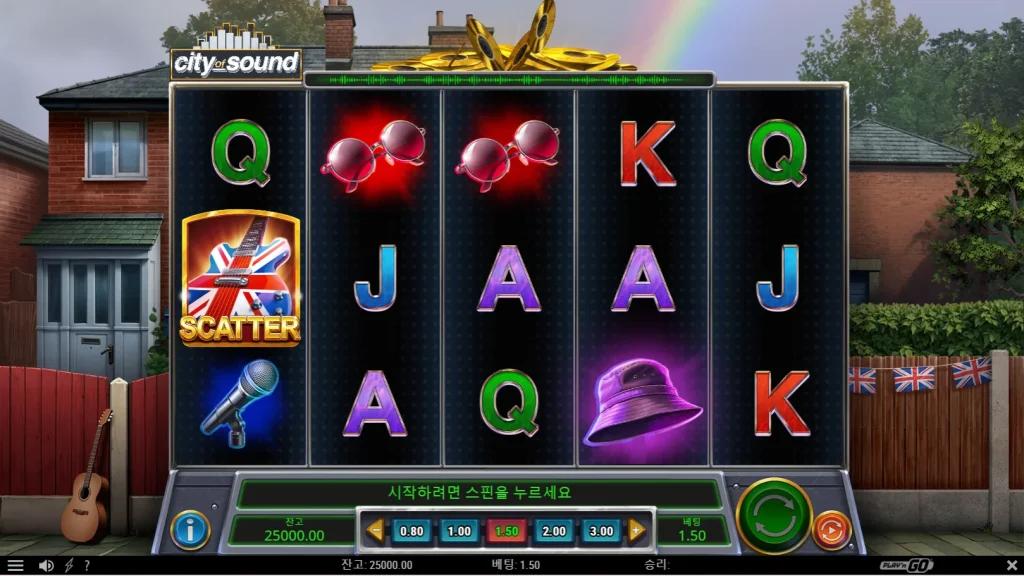
Task: Open the hamburger menu in the bottom bar
Action: (16, 565)
